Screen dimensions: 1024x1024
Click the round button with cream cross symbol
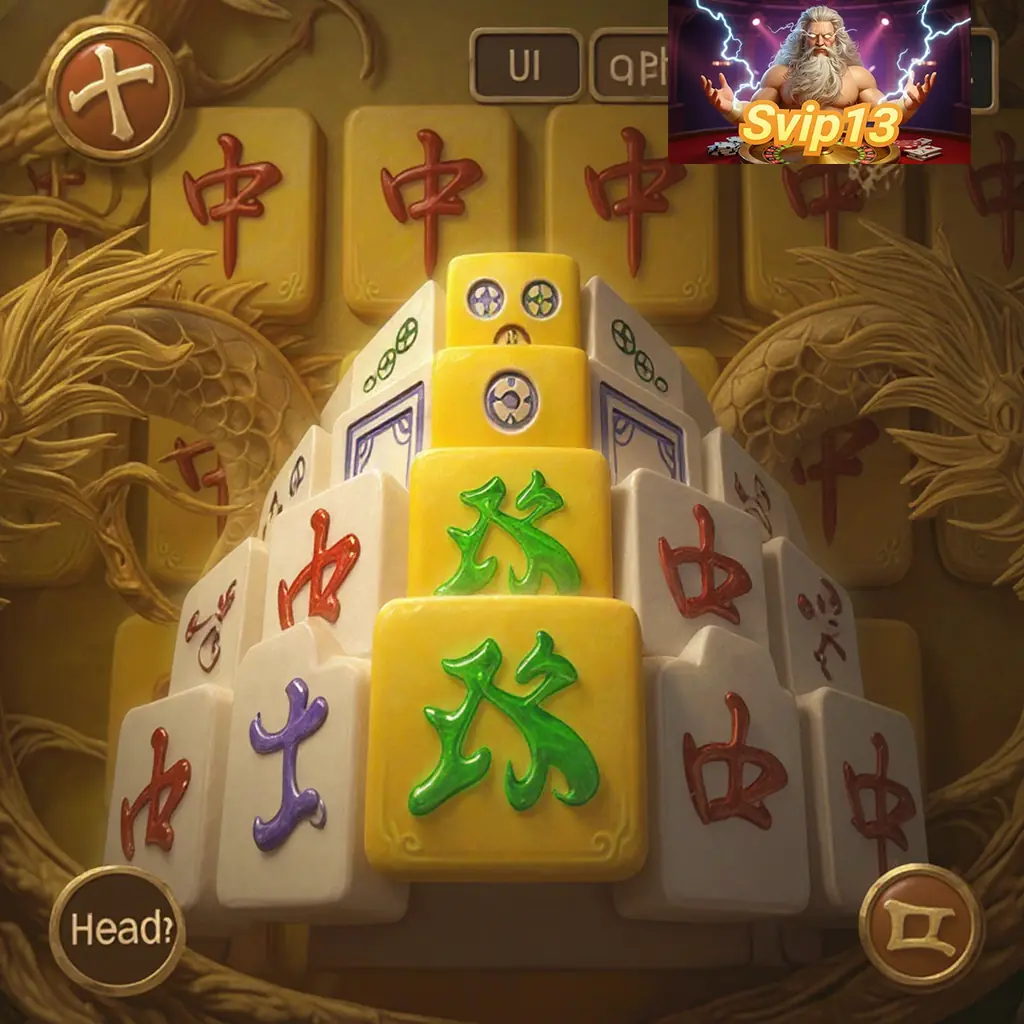click(x=115, y=93)
